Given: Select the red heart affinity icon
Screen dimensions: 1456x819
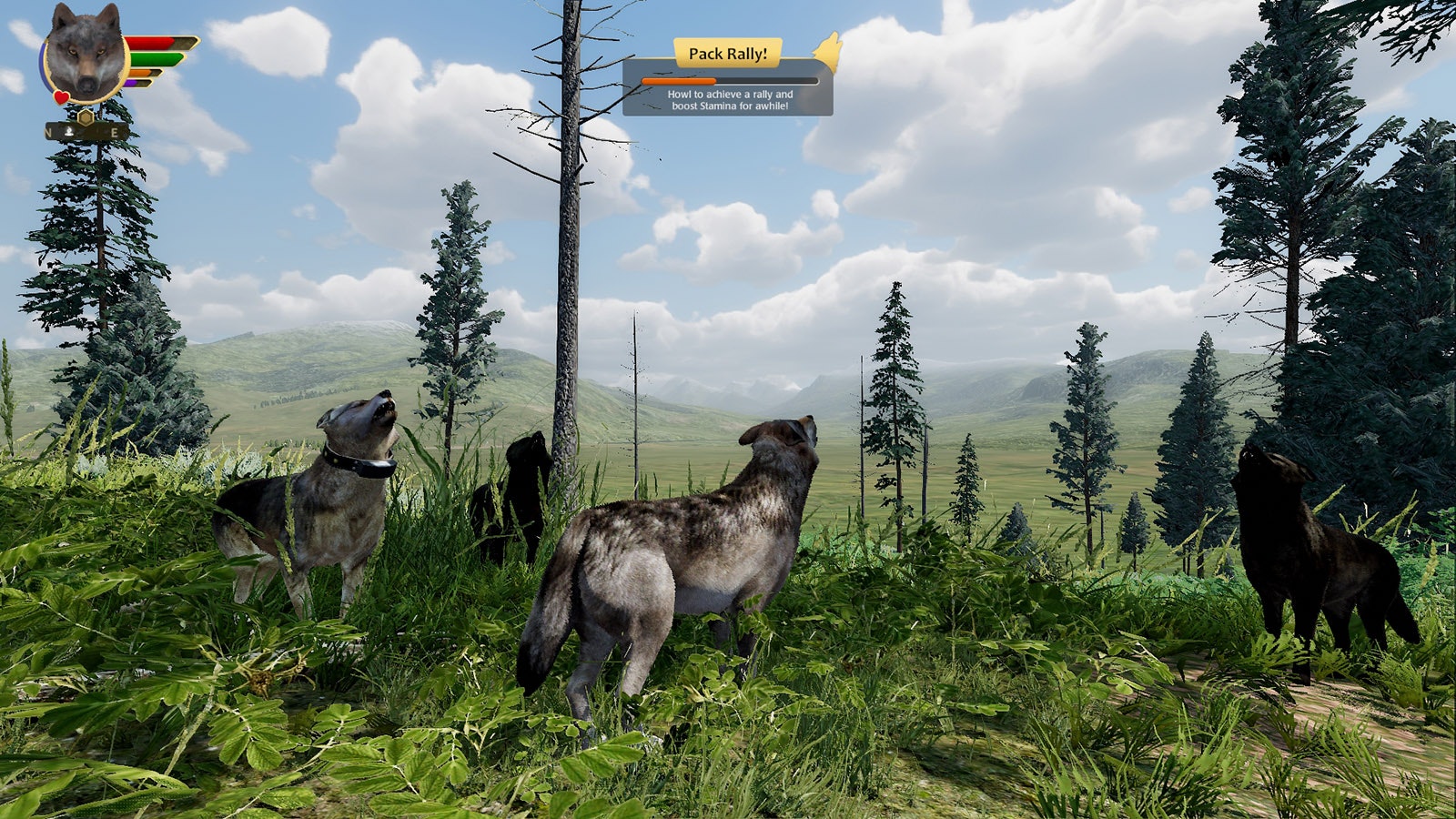Looking at the screenshot, I should click(60, 96).
